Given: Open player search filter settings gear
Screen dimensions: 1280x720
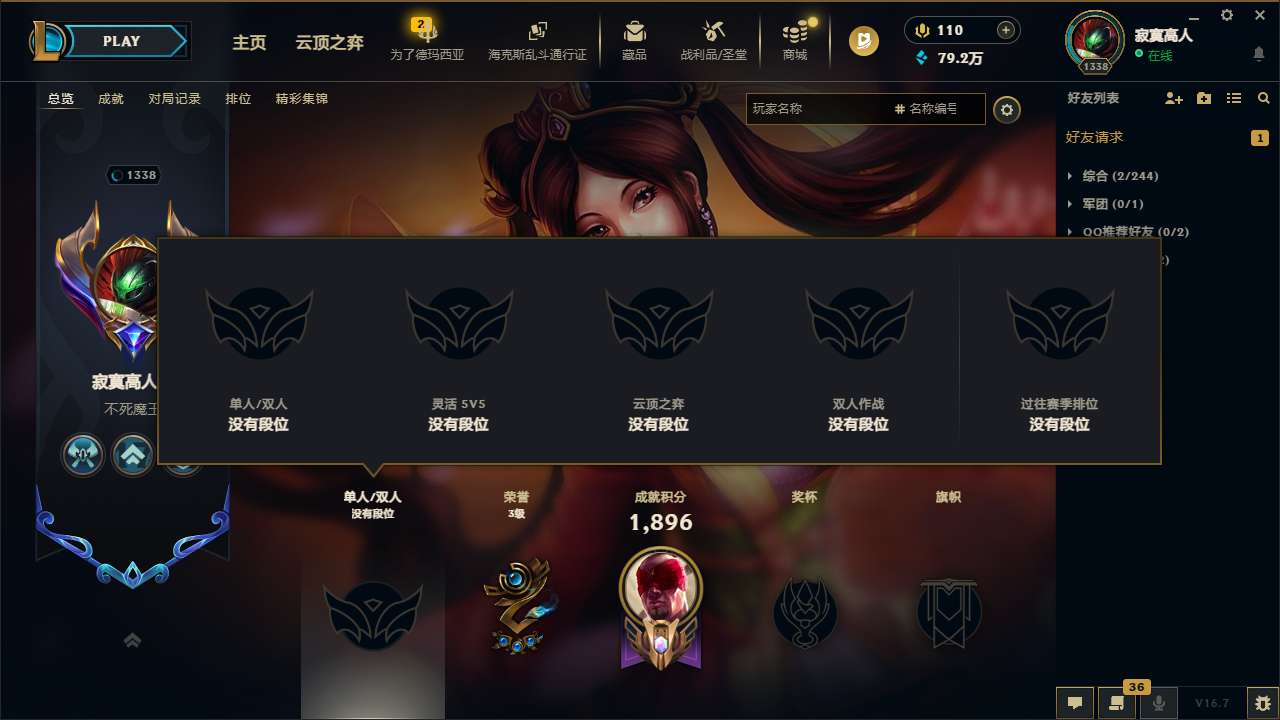Looking at the screenshot, I should point(1006,109).
